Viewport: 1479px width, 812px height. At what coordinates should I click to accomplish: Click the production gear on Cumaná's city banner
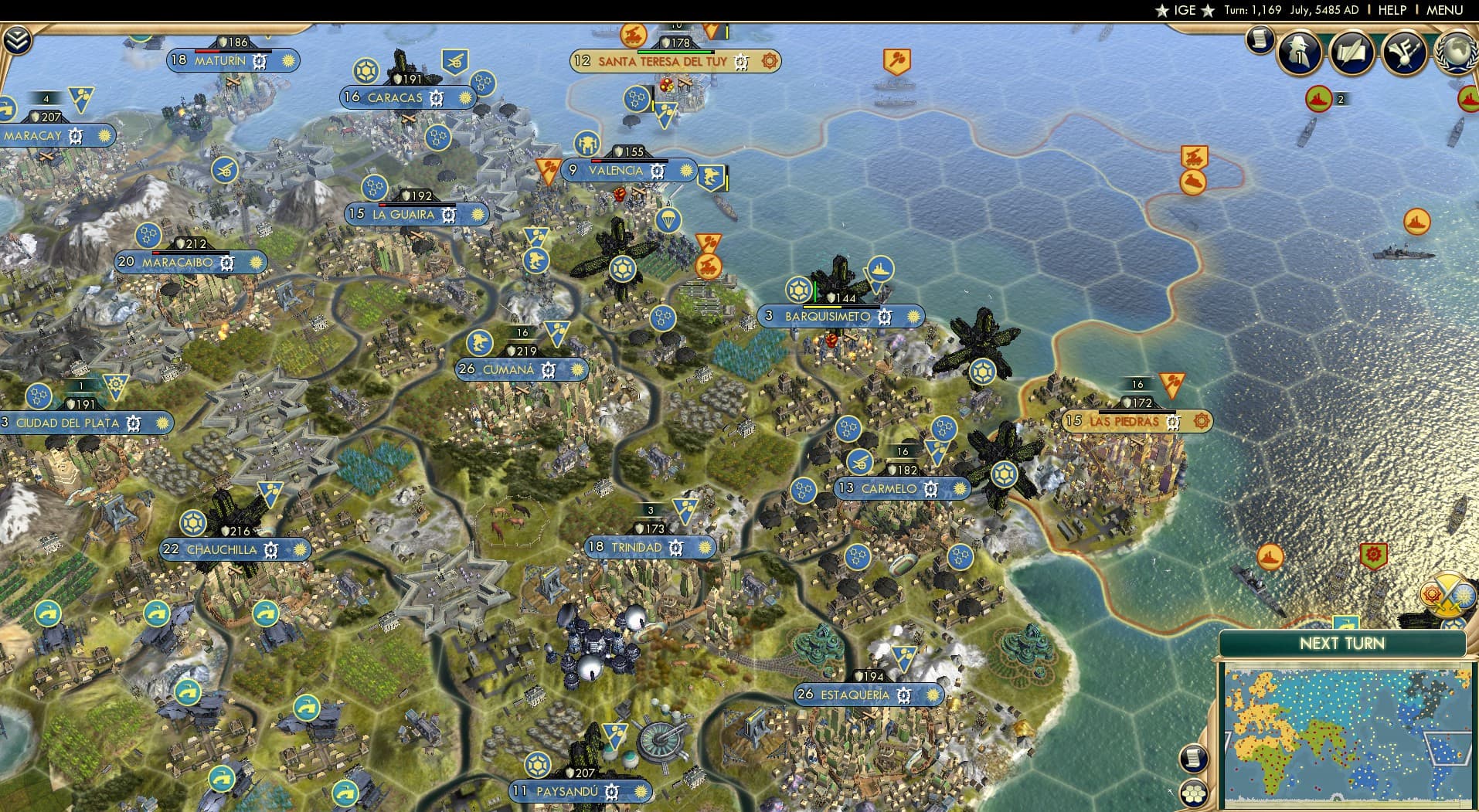coord(547,371)
